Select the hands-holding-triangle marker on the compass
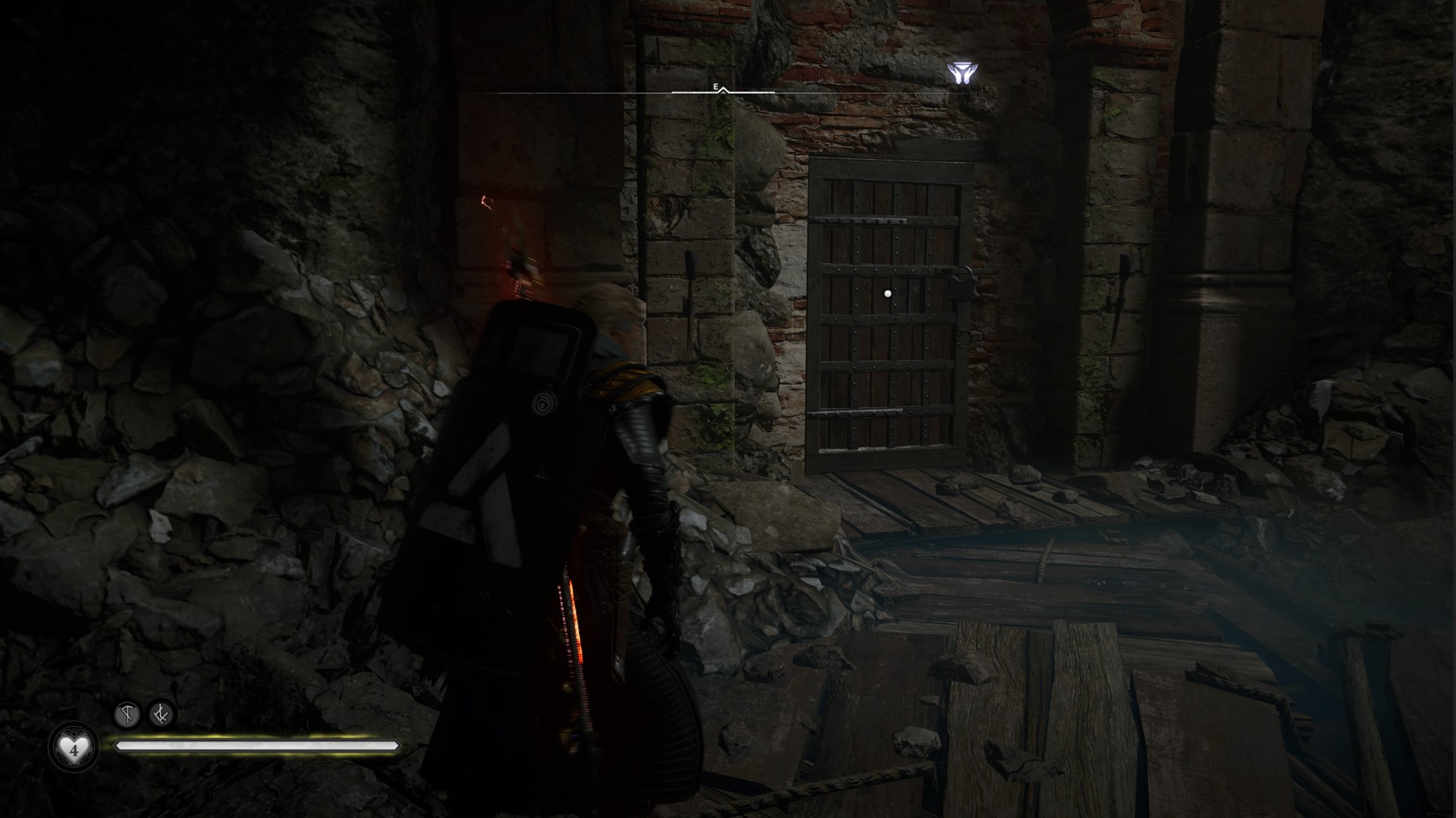Viewport: 1456px width, 818px height. [962, 73]
